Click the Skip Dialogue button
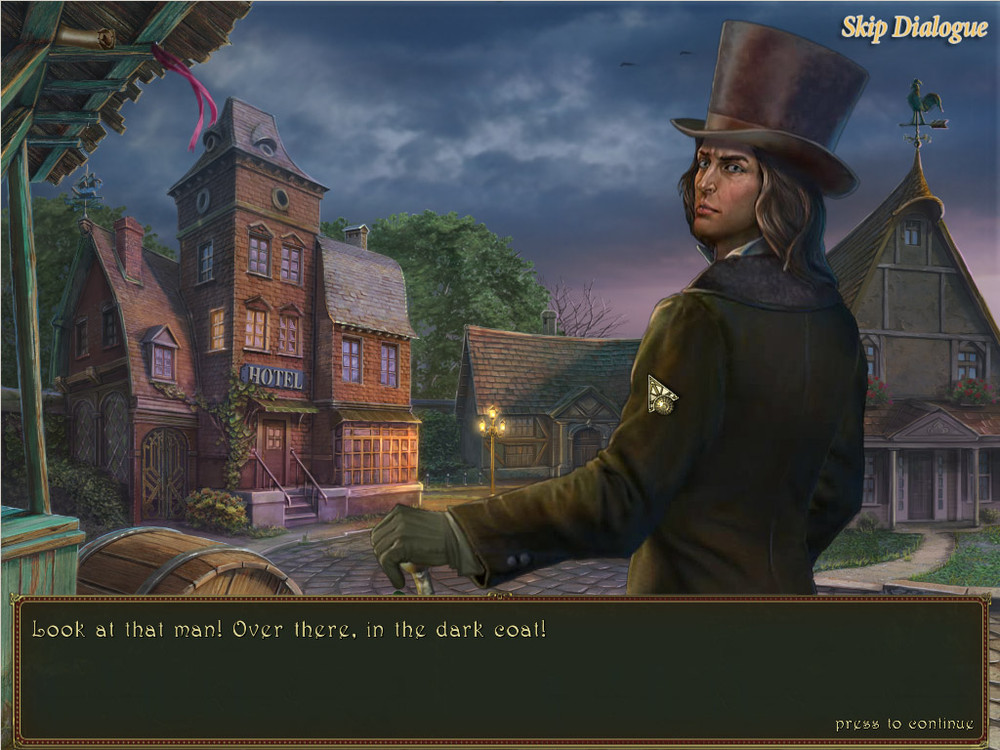The height and width of the screenshot is (750, 1000). (914, 28)
